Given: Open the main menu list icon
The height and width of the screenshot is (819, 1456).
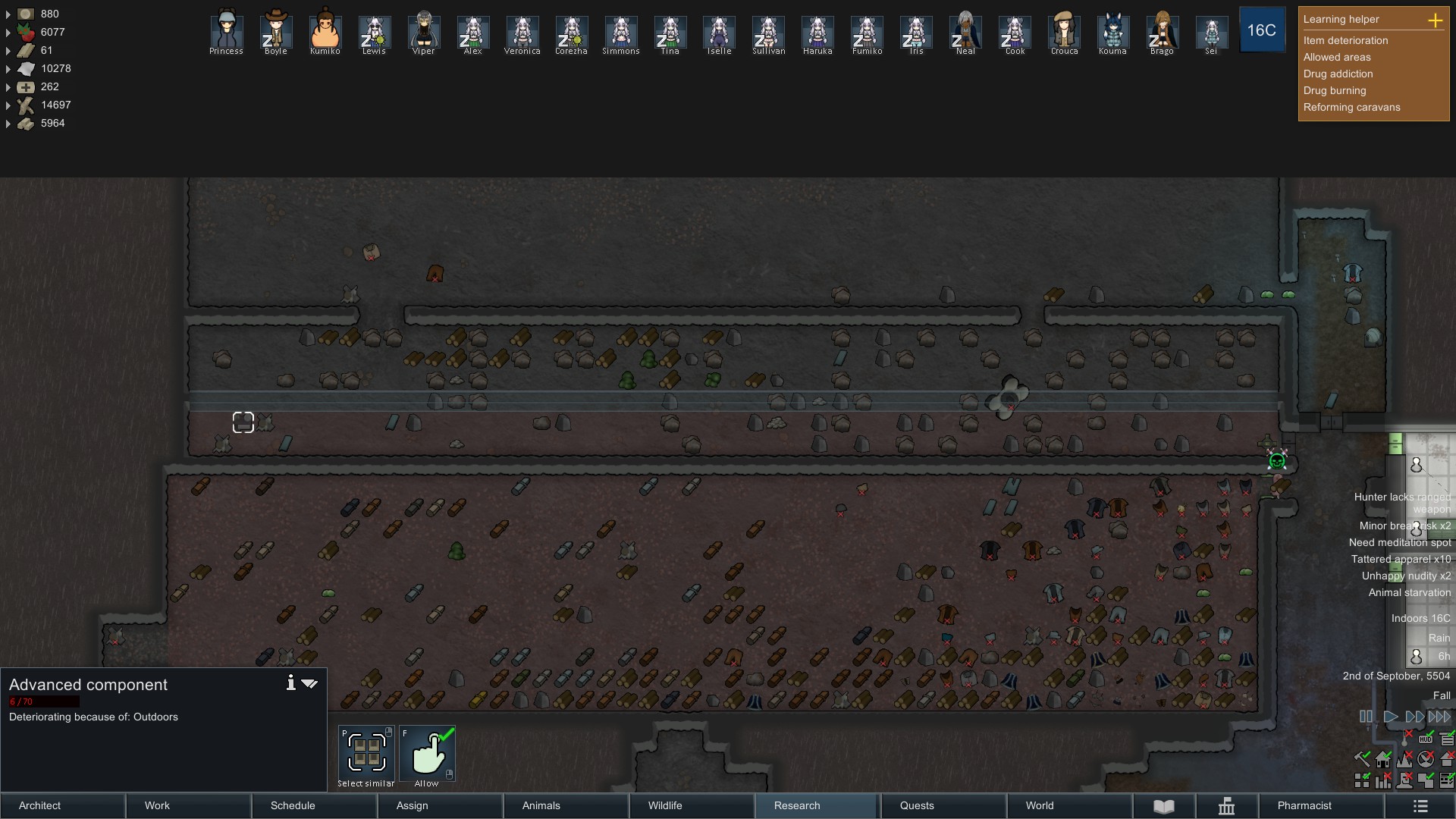Looking at the screenshot, I should [x=1420, y=806].
